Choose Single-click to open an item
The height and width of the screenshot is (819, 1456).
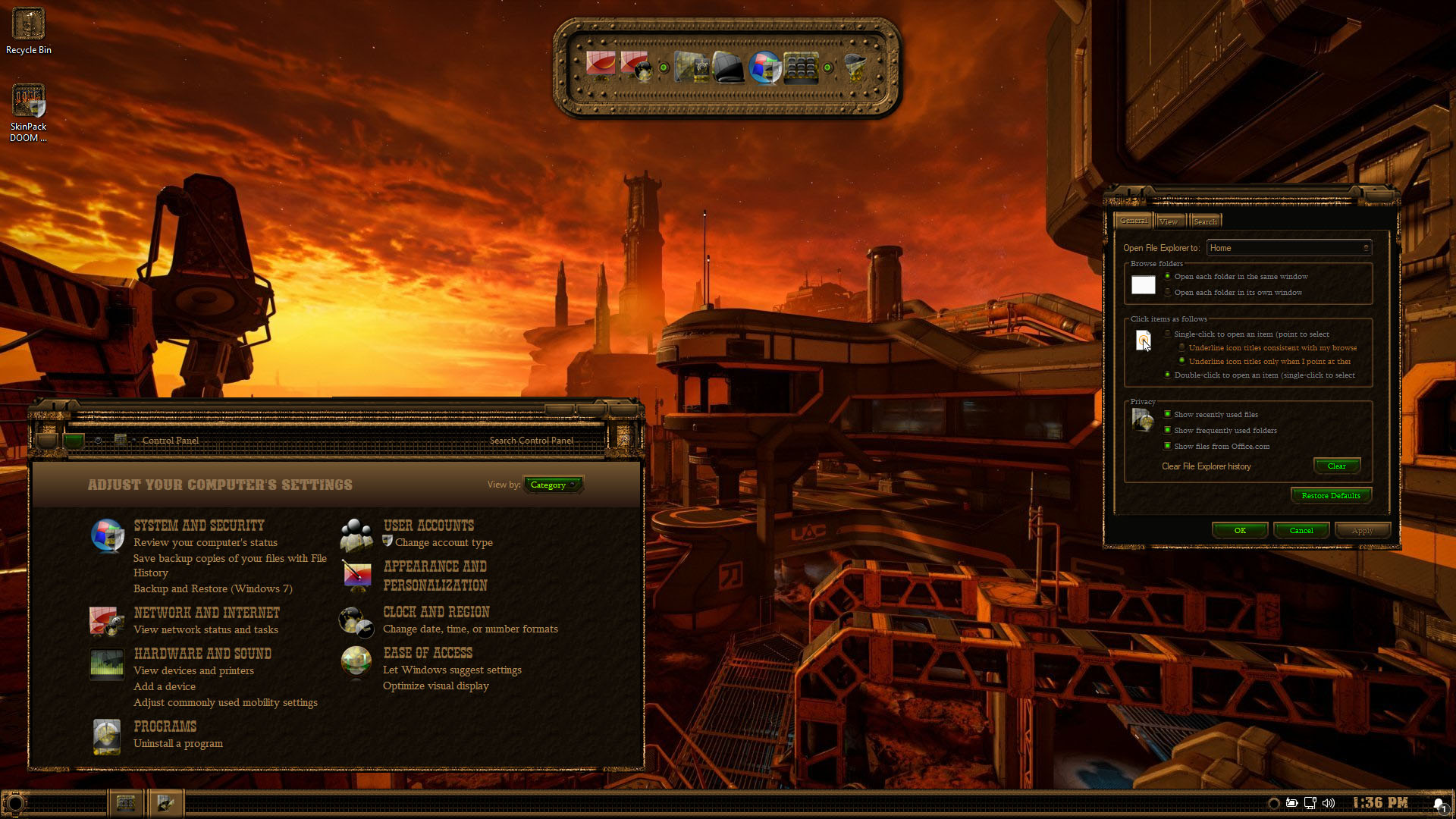(x=1168, y=334)
